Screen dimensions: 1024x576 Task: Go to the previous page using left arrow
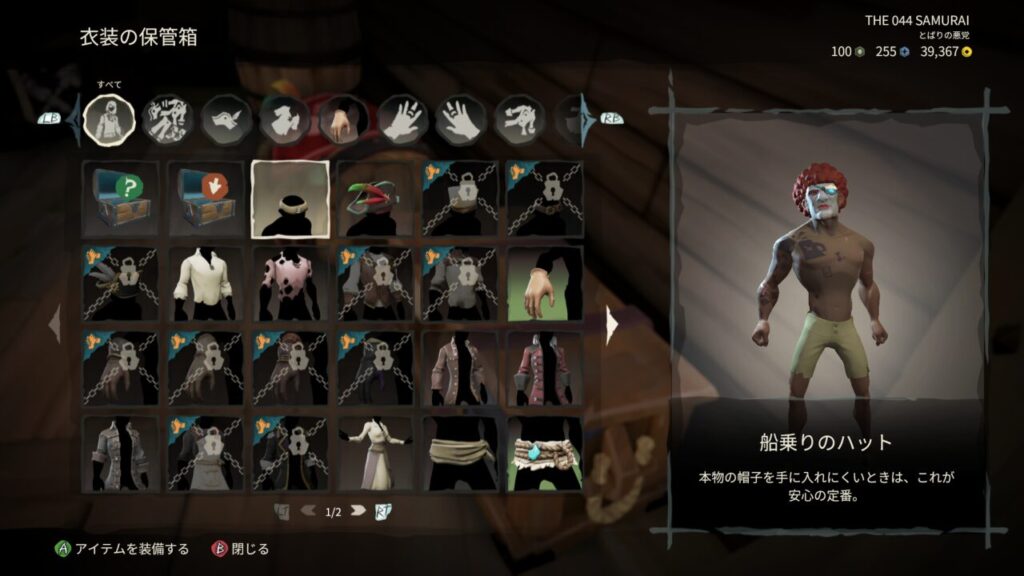click(54, 324)
